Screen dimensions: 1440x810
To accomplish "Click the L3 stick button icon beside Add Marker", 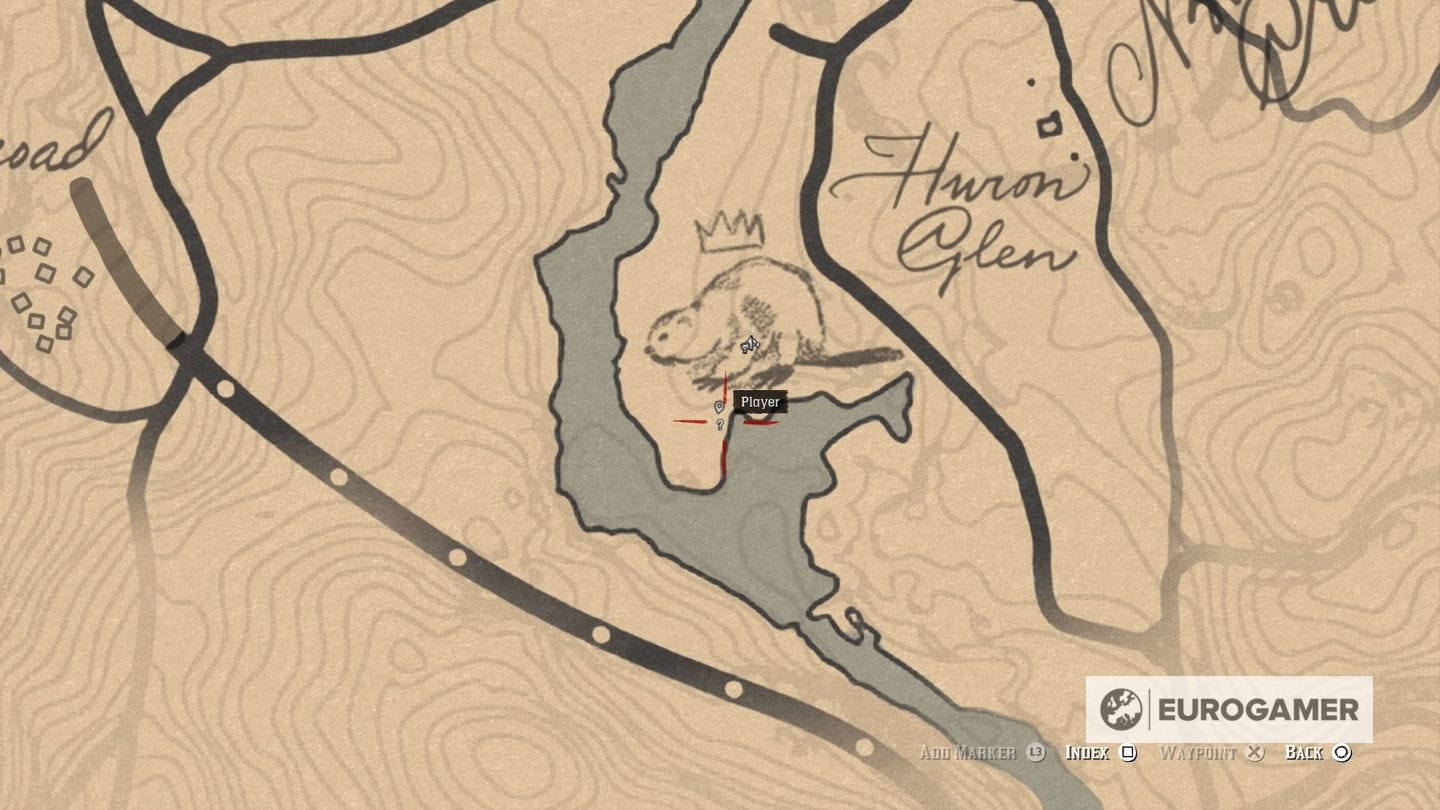I will [x=1034, y=752].
